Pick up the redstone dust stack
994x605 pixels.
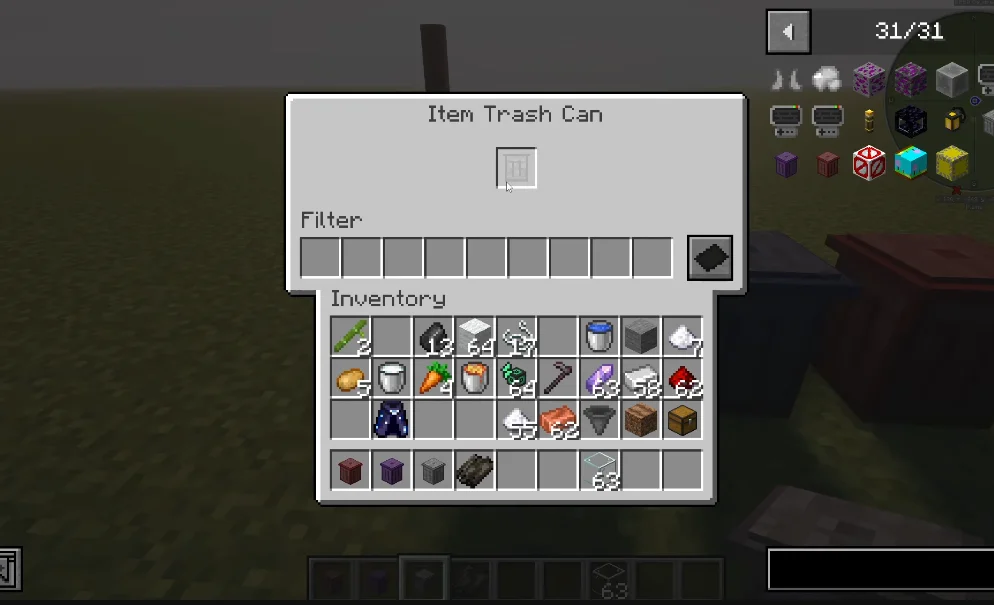(684, 379)
